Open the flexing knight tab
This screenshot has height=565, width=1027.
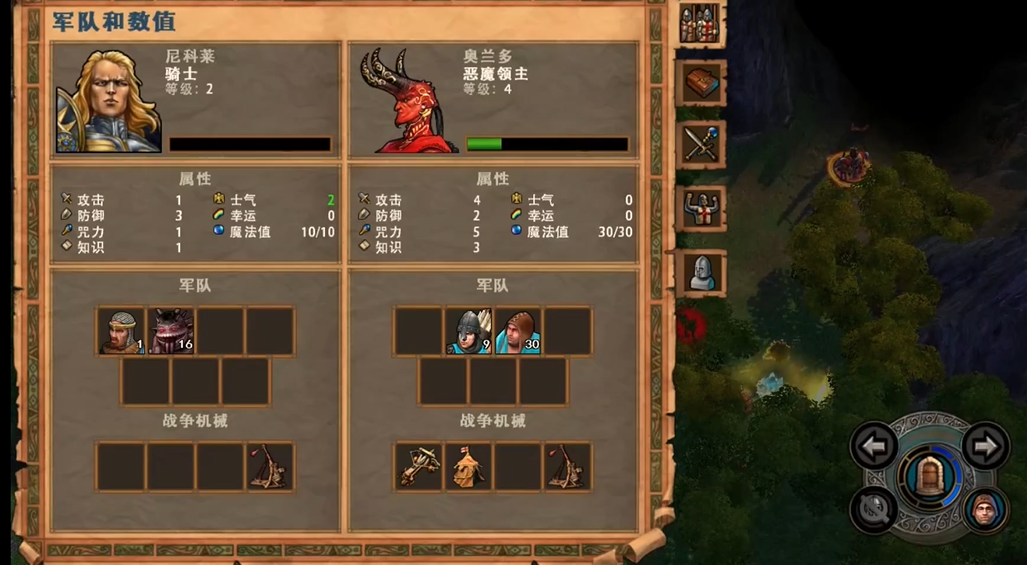(x=700, y=208)
